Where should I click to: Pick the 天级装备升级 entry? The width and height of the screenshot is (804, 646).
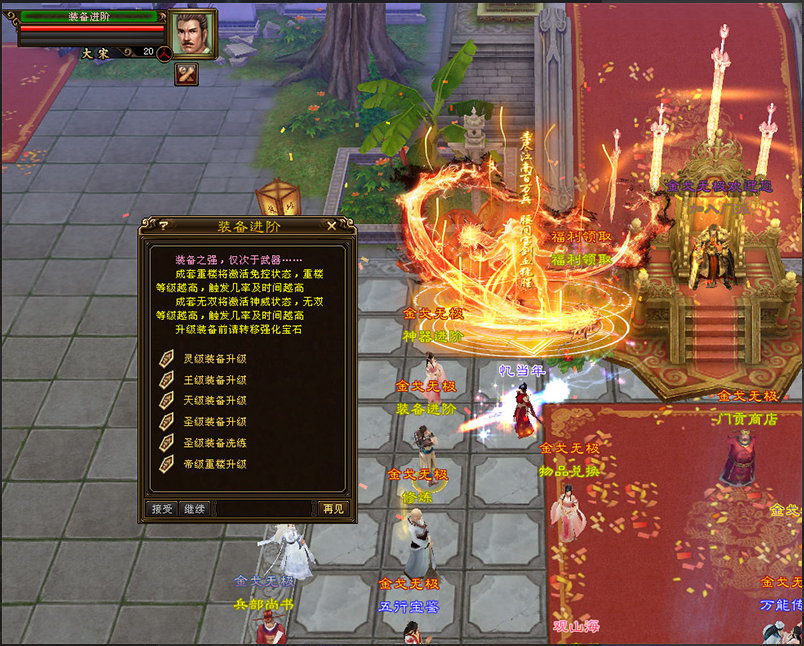click(x=214, y=401)
